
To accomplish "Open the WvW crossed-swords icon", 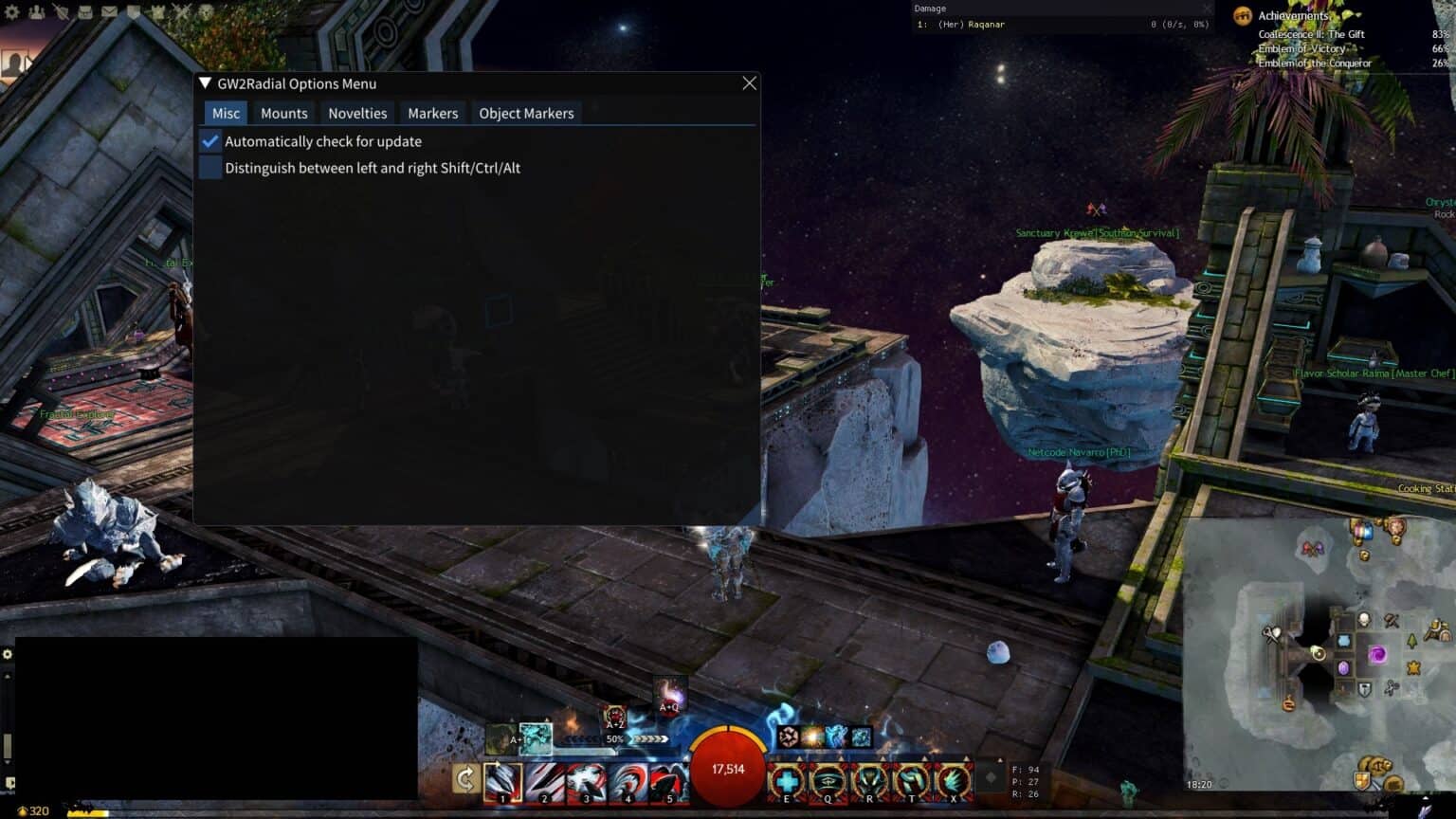I will coord(181,12).
